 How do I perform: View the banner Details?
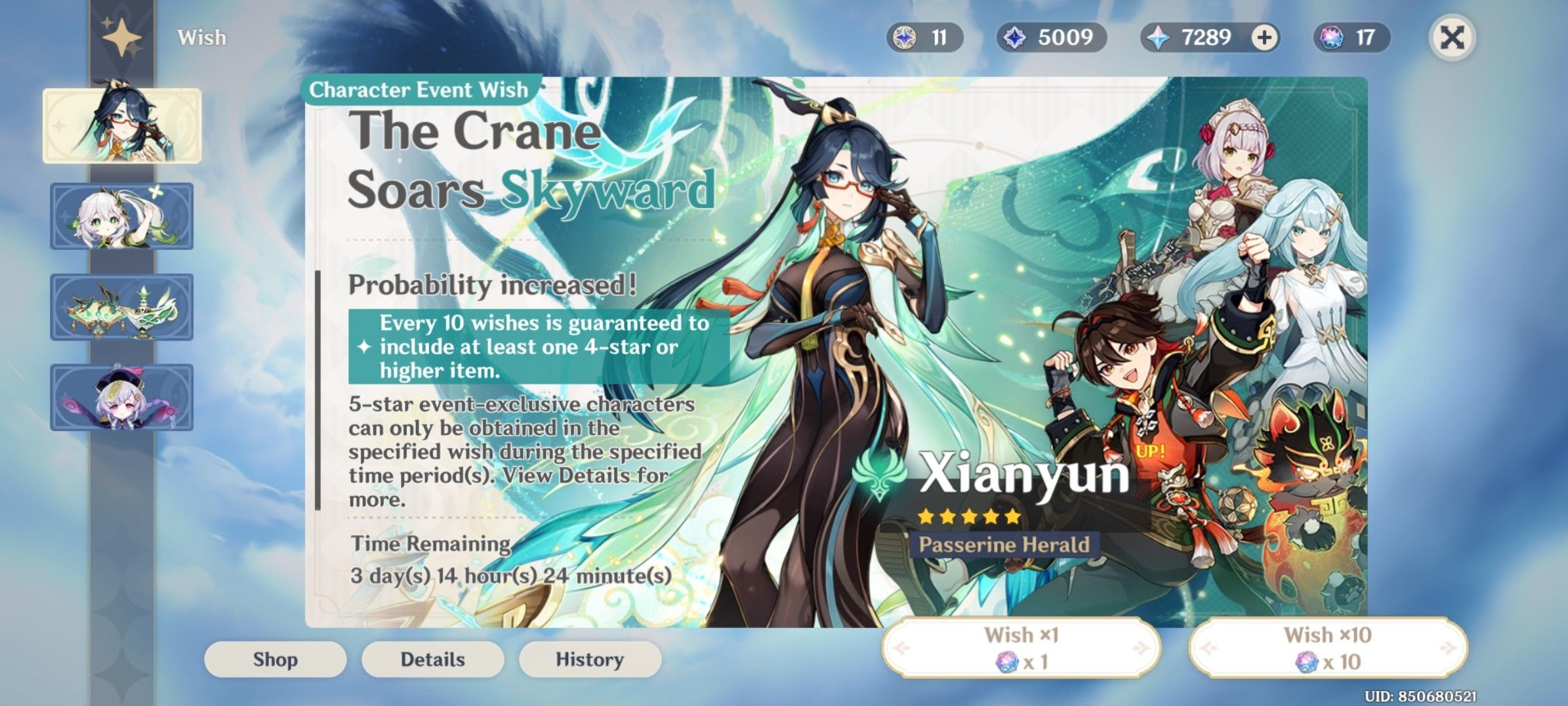[x=432, y=659]
